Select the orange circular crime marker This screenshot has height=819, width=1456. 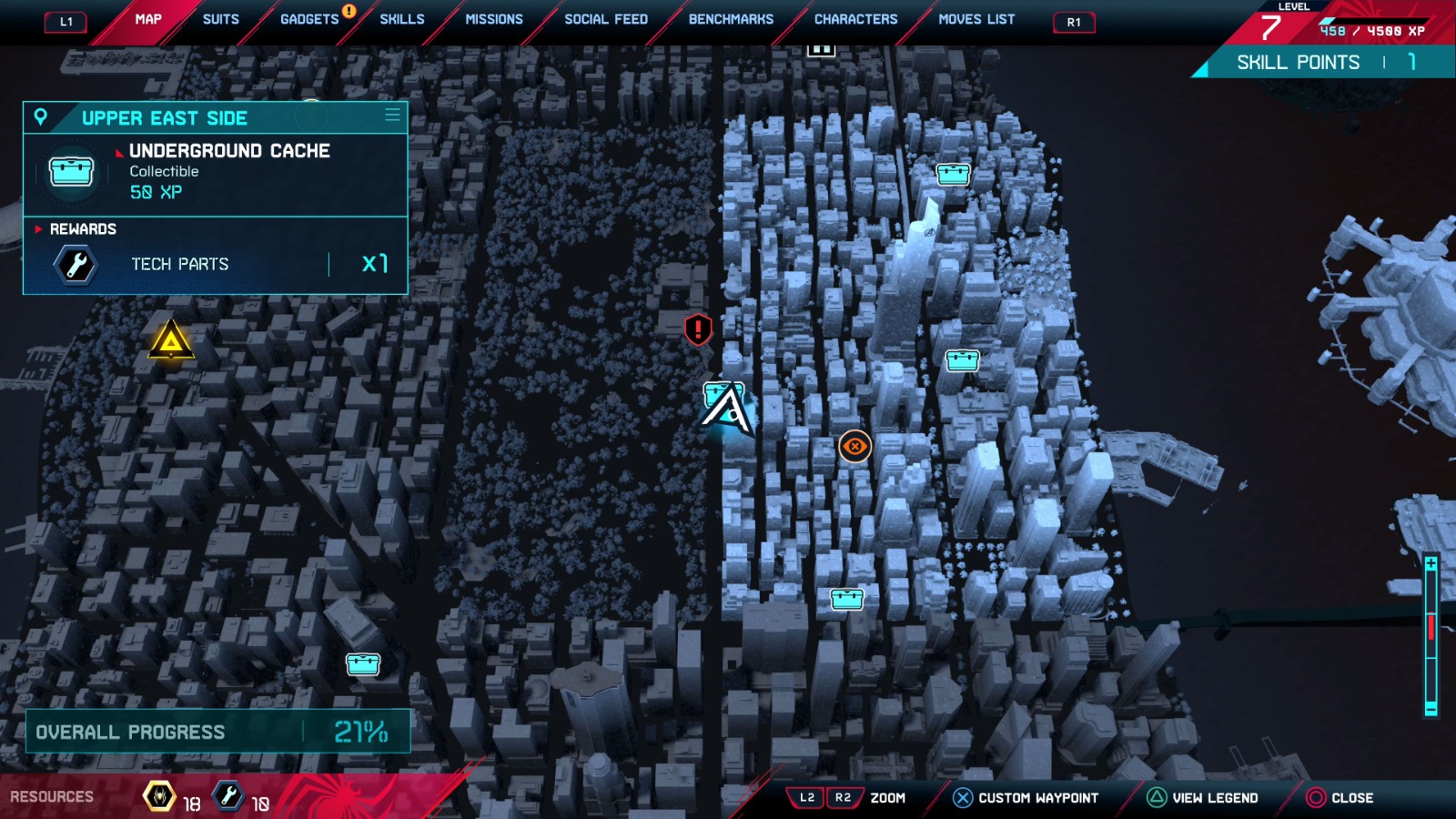pos(854,446)
